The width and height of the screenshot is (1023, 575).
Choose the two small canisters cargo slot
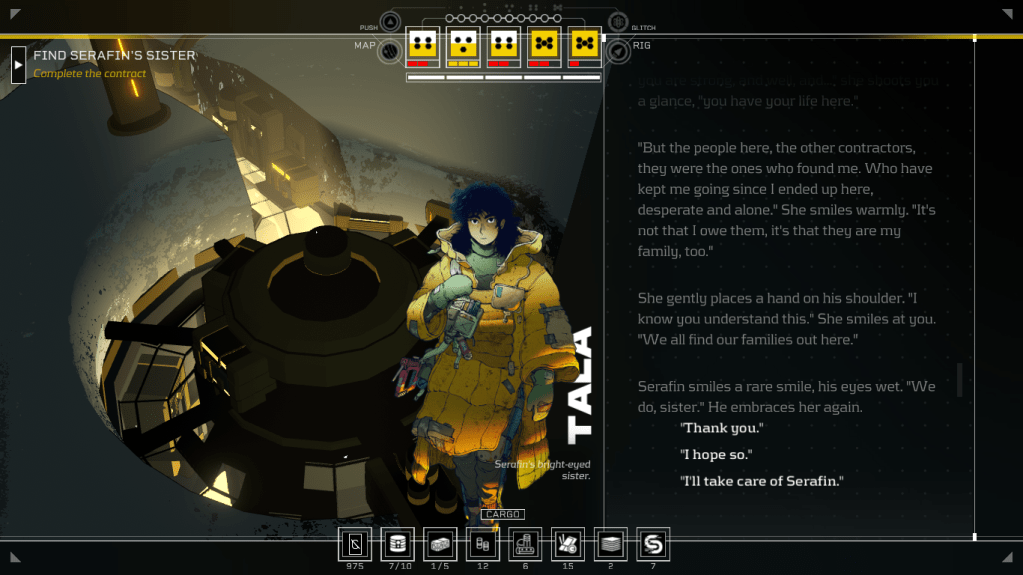click(x=483, y=544)
